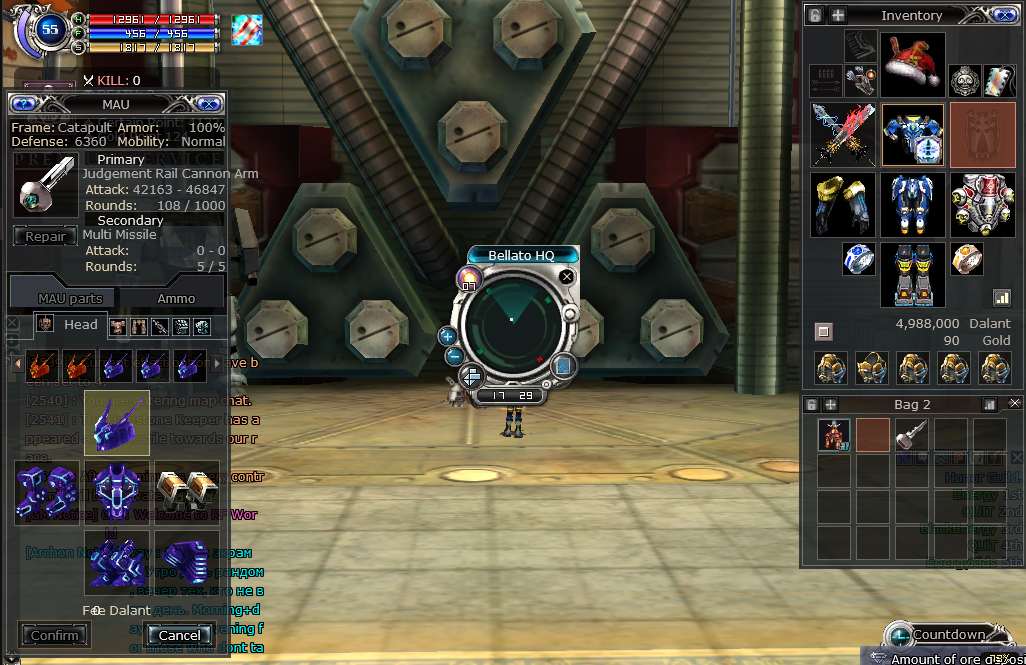
Task: Zoom out the radar minimap
Action: pos(453,355)
